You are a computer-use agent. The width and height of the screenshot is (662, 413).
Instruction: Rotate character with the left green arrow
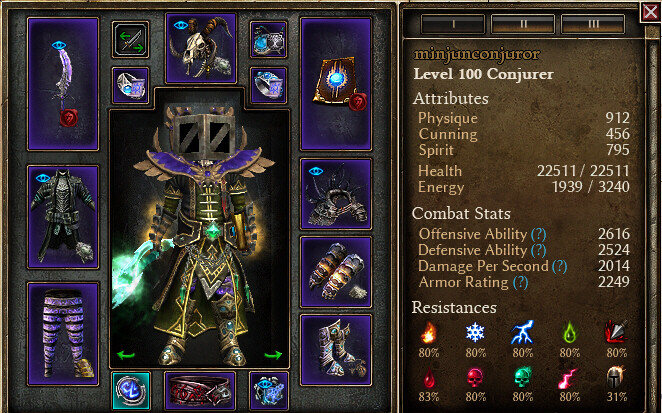pos(126,354)
